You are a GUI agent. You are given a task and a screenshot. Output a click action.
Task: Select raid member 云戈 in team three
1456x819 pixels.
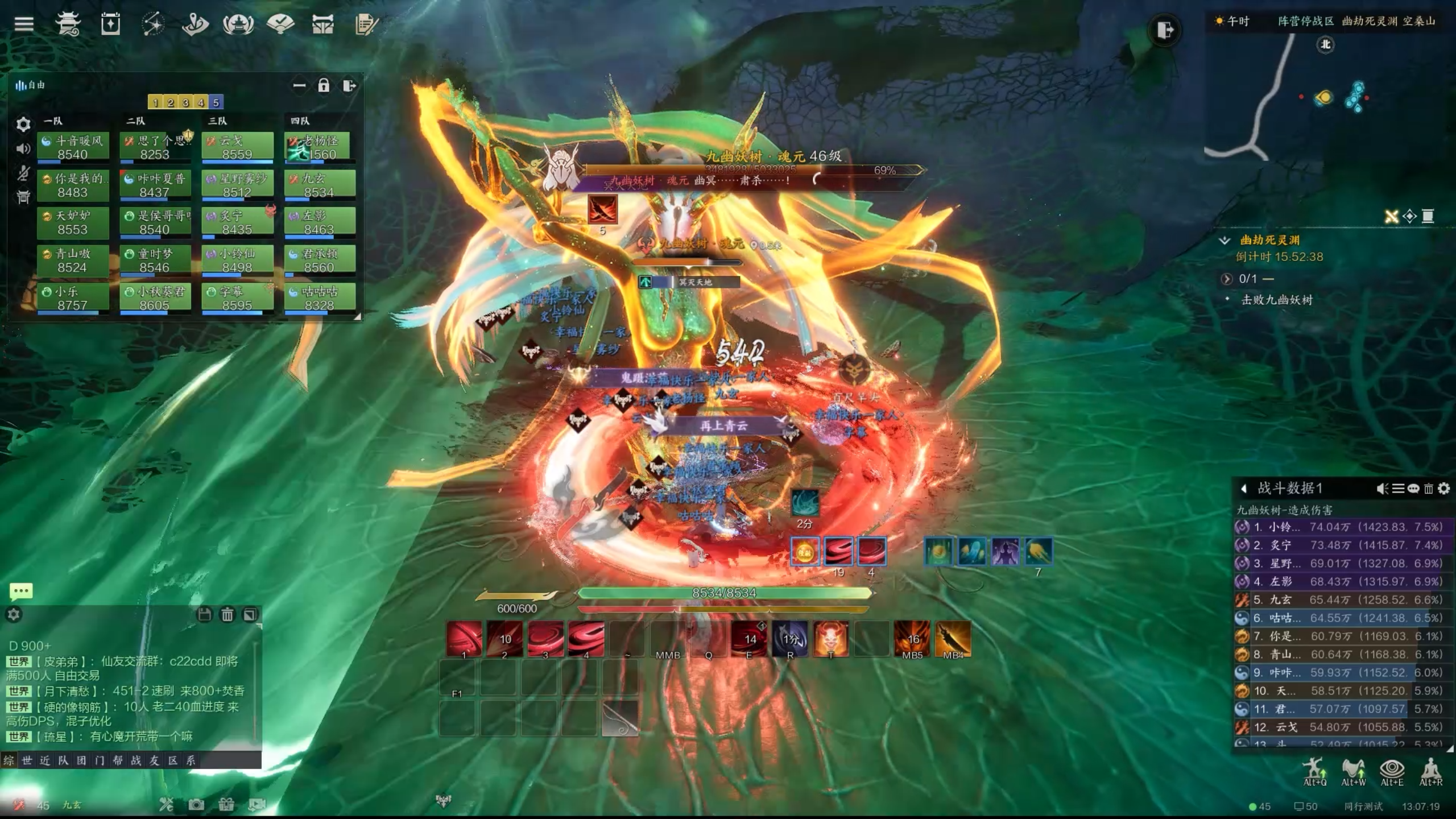click(x=237, y=147)
